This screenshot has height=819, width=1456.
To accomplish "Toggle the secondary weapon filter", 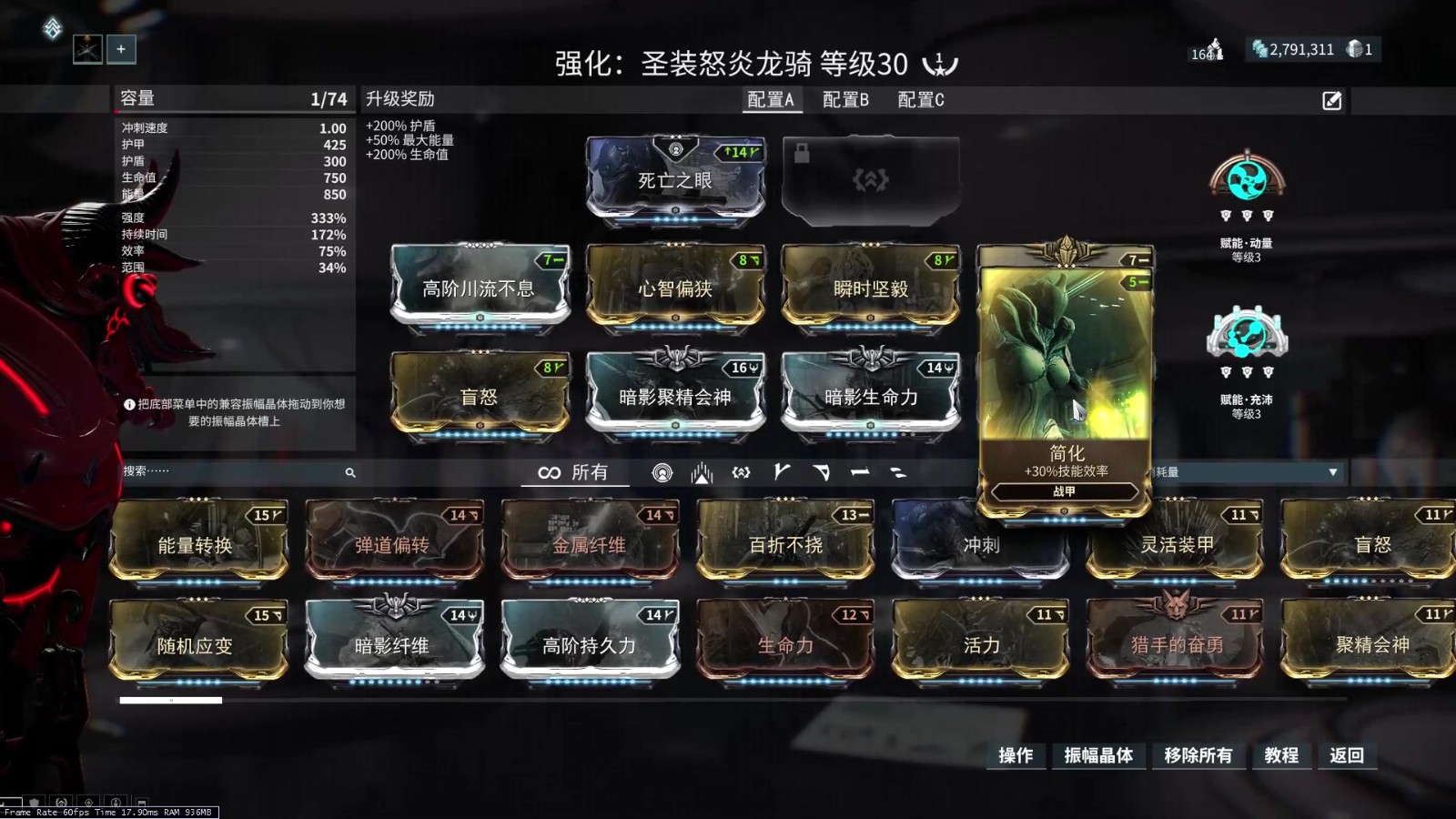I will click(822, 474).
